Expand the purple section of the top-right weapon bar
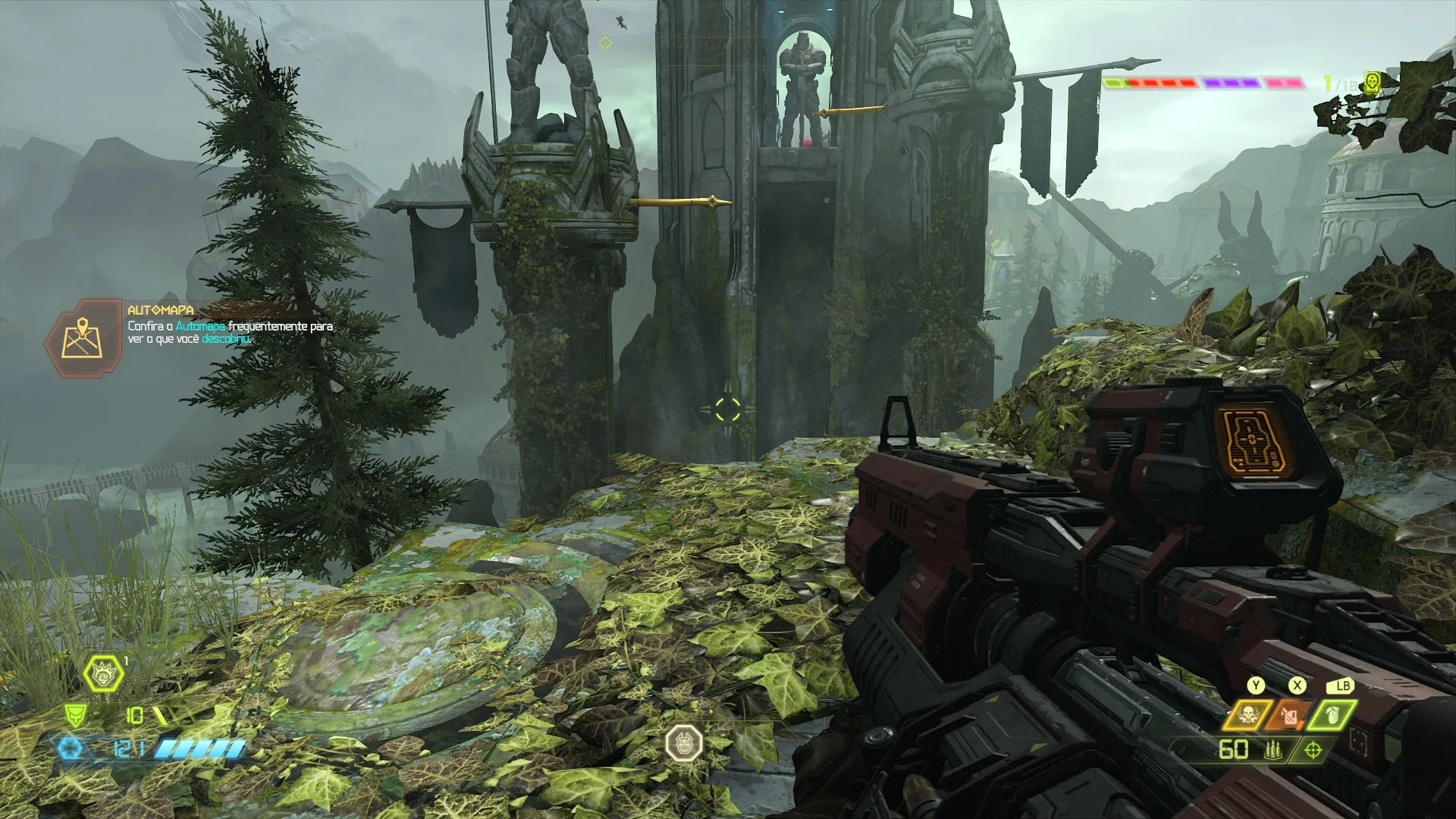 [x=1231, y=82]
